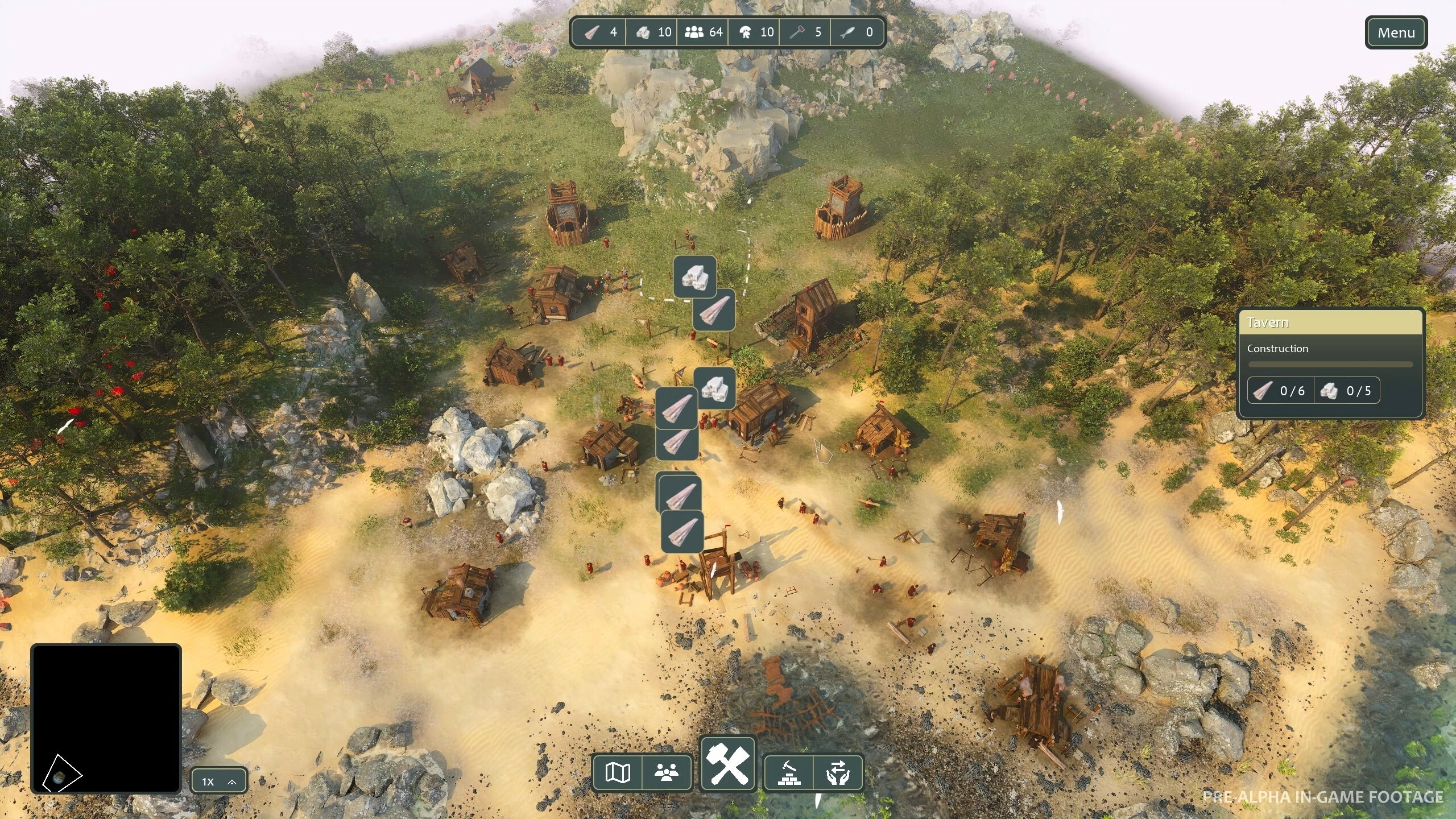Click the black minimap panel
The image size is (1456, 819).
tap(106, 718)
